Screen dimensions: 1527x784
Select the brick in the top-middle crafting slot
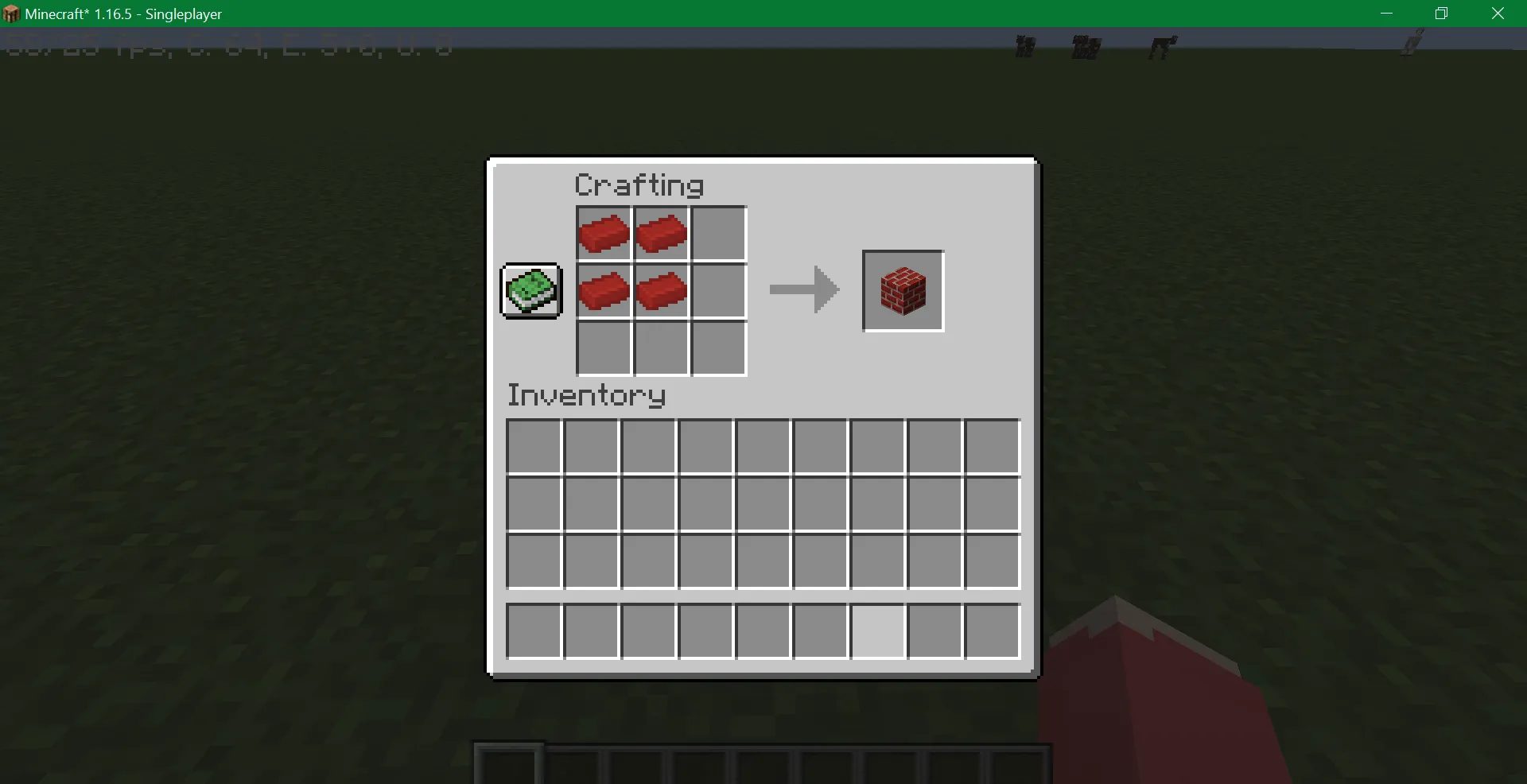tap(662, 234)
